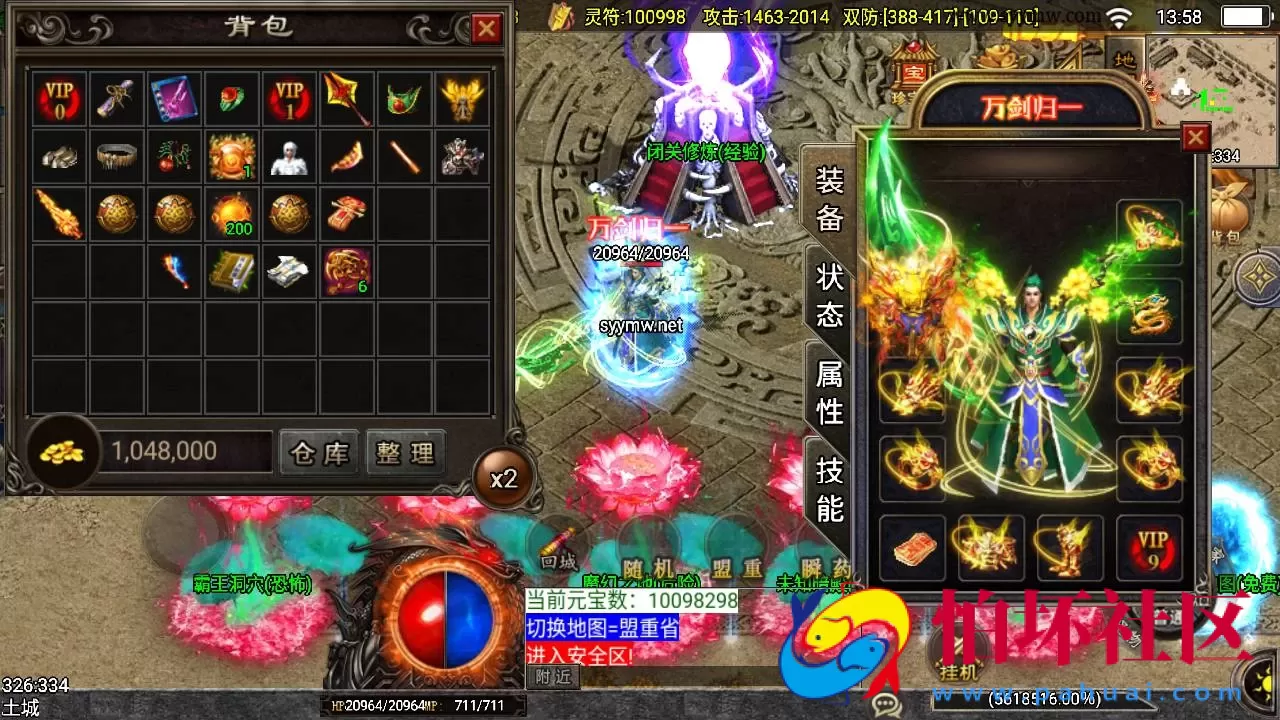This screenshot has width=1280, height=720.
Task: Click the 仓库 warehouse button
Action: click(x=318, y=452)
